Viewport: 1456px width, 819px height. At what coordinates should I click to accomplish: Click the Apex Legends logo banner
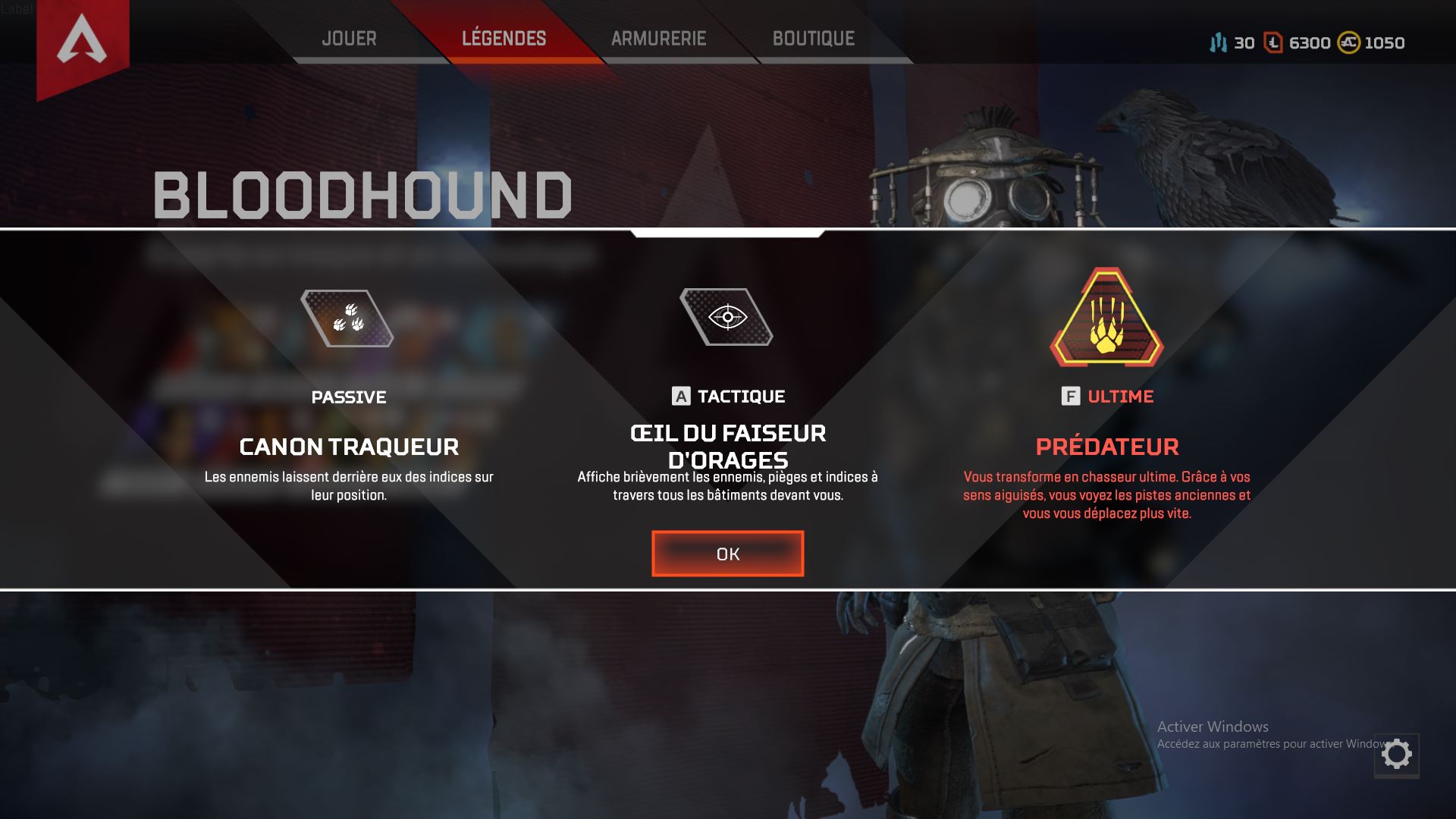(82, 42)
